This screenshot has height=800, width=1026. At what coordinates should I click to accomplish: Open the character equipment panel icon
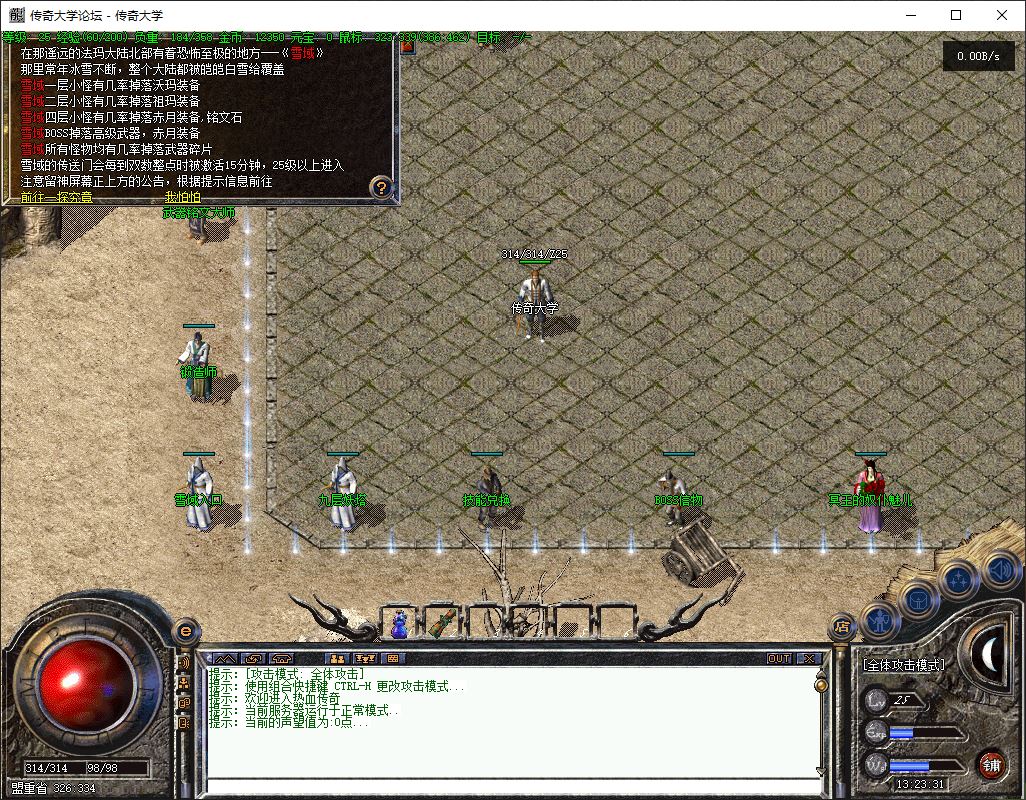pos(877,620)
